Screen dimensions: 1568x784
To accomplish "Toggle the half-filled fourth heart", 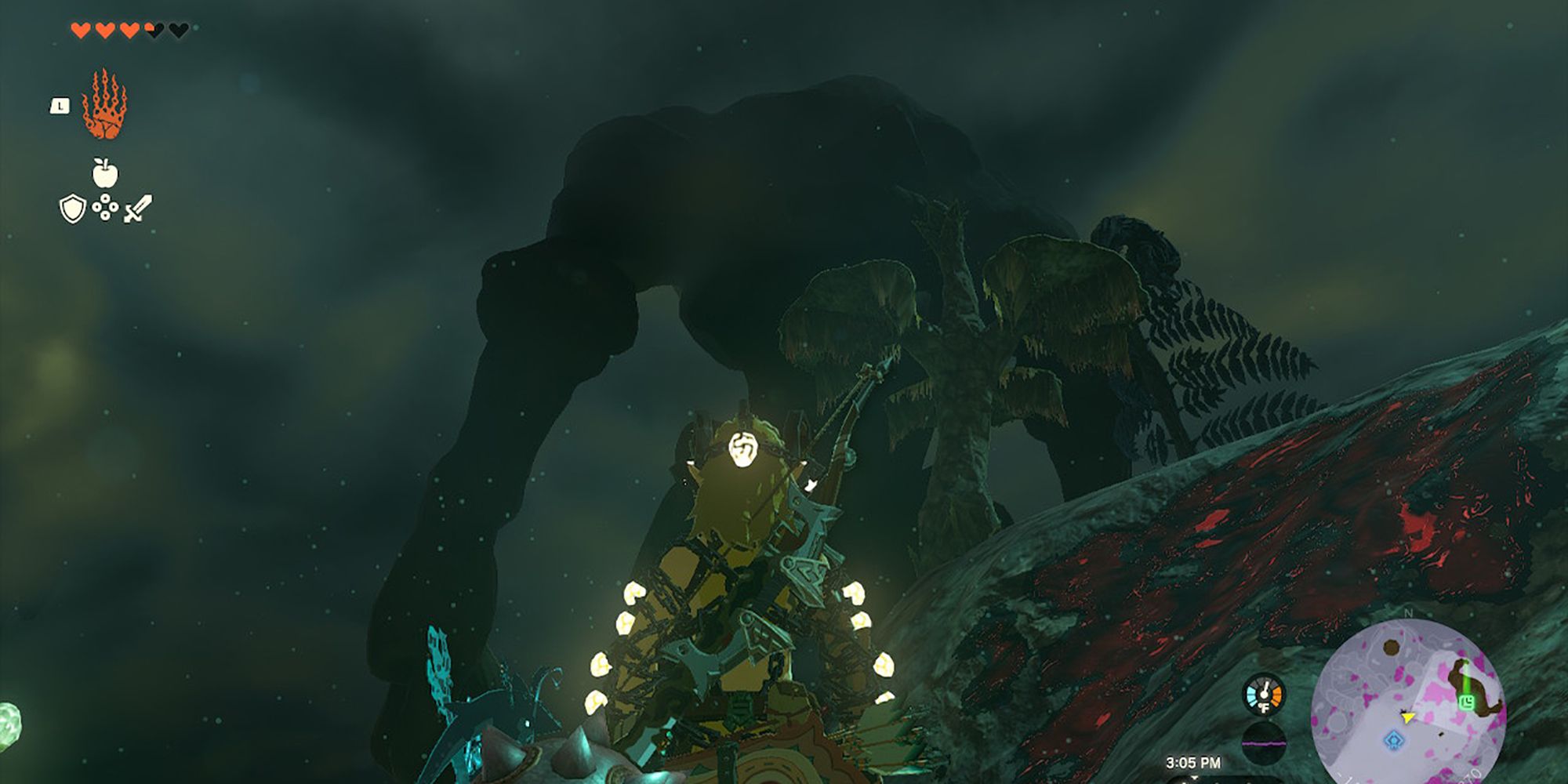I will click(152, 30).
